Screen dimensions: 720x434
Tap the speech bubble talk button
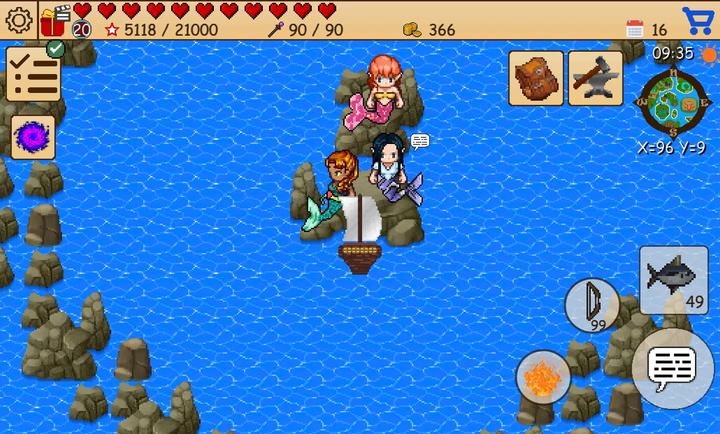tap(671, 368)
